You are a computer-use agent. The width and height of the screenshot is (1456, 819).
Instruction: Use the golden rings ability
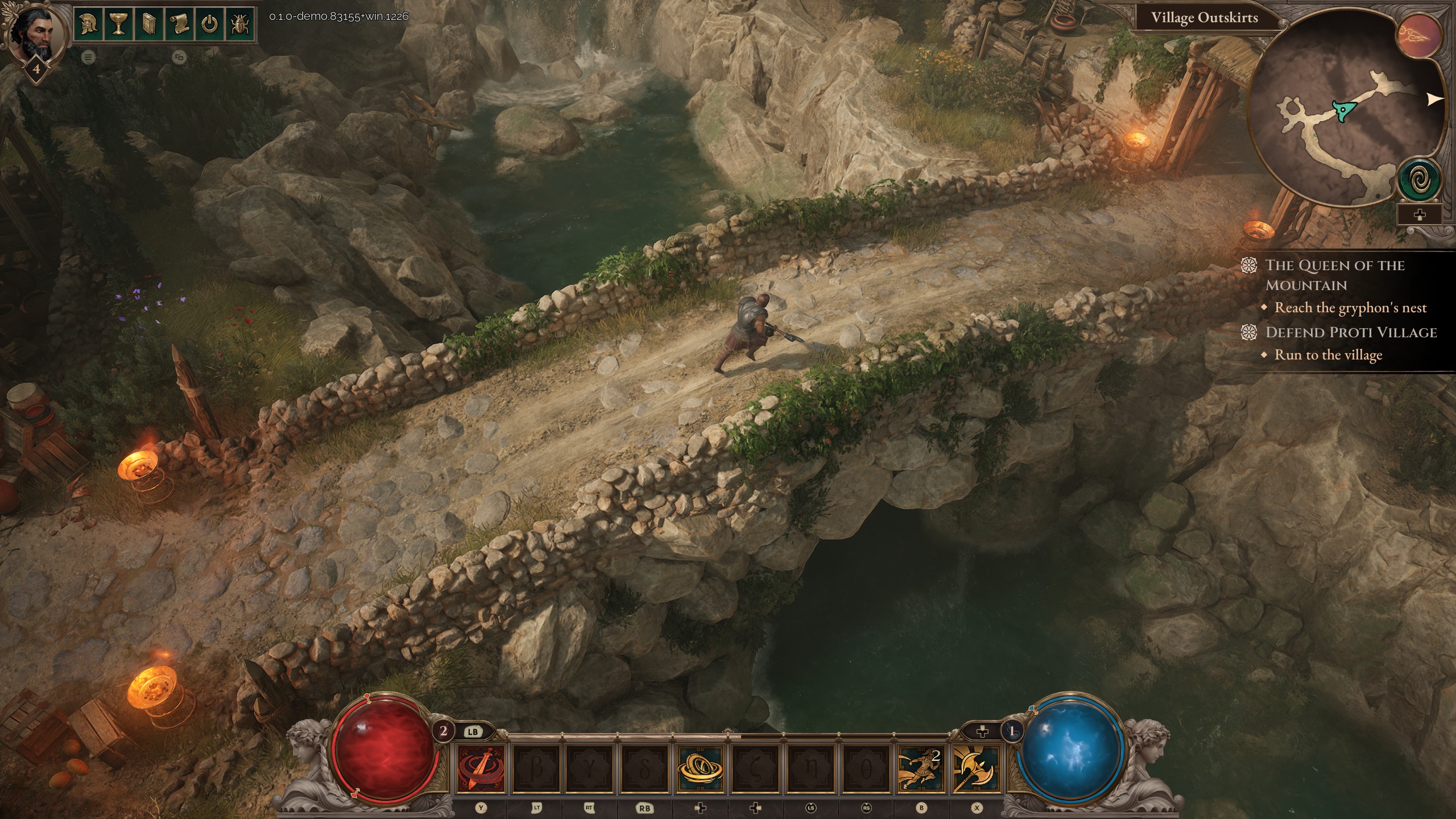701,769
